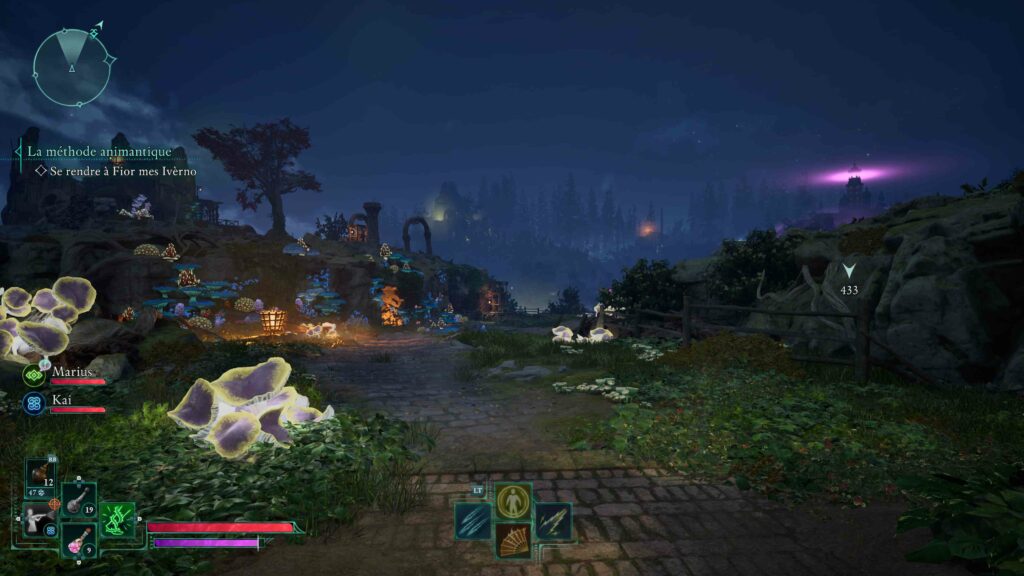Activate the orange fan ability
The height and width of the screenshot is (576, 1024).
[x=513, y=541]
